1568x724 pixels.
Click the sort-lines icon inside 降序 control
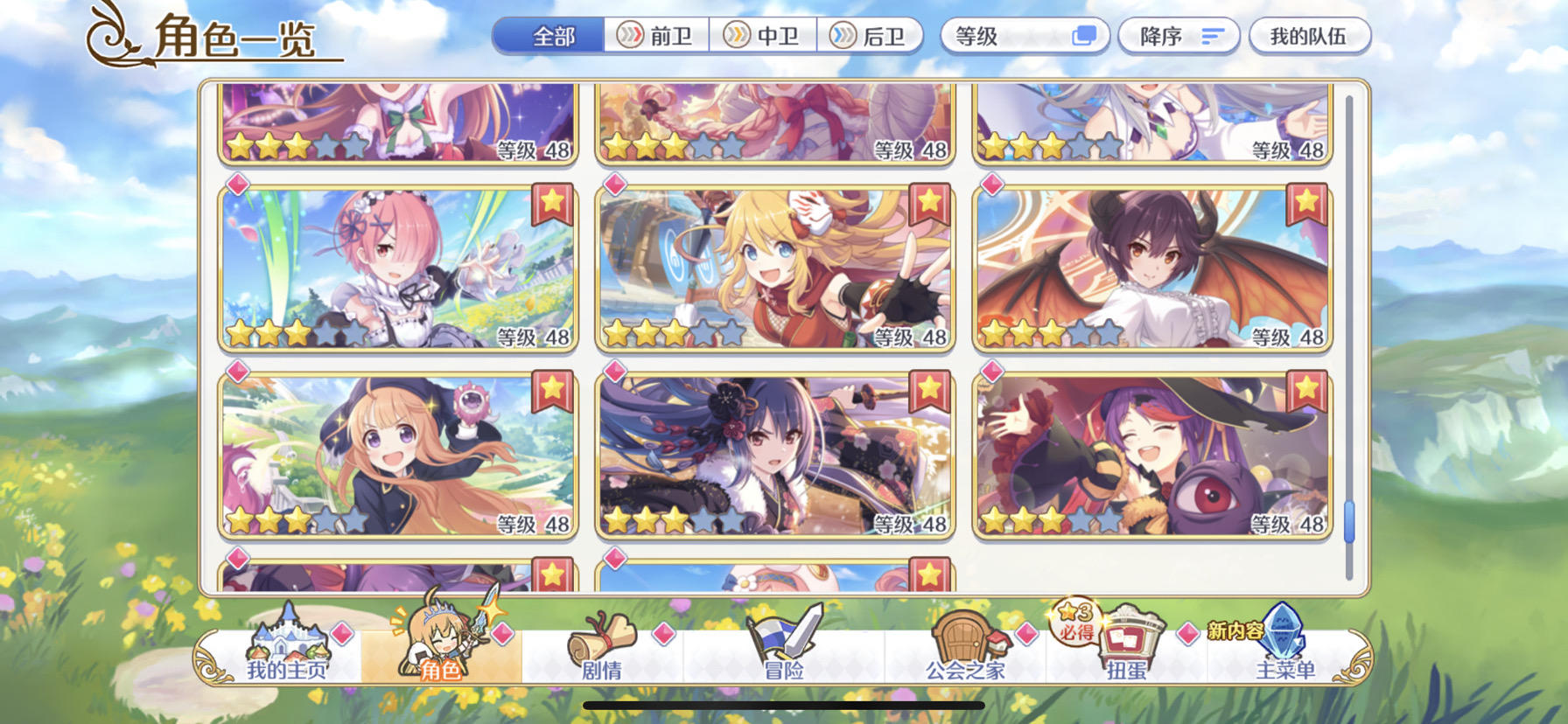coord(1213,36)
